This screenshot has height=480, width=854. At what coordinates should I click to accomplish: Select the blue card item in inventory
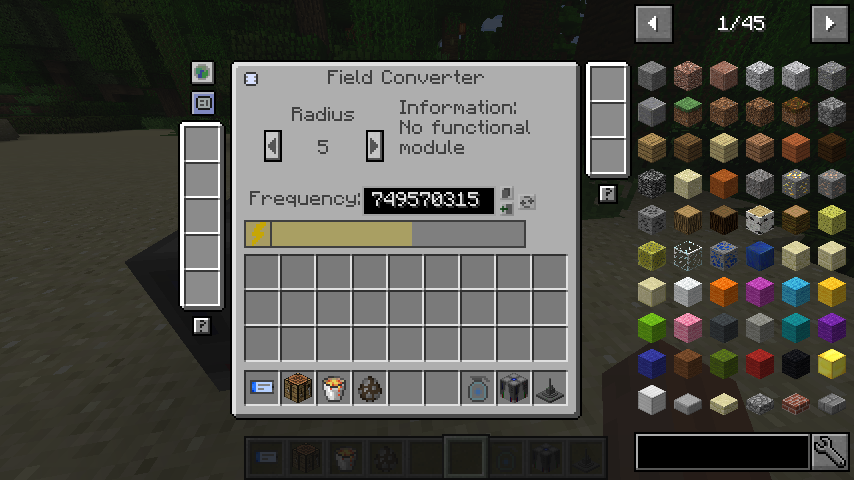(x=262, y=387)
